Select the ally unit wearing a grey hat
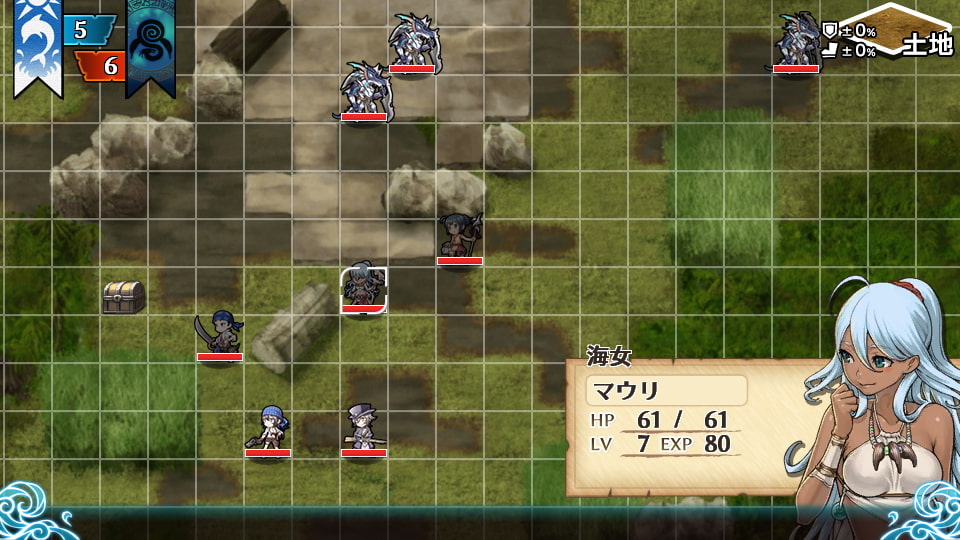 [x=363, y=428]
